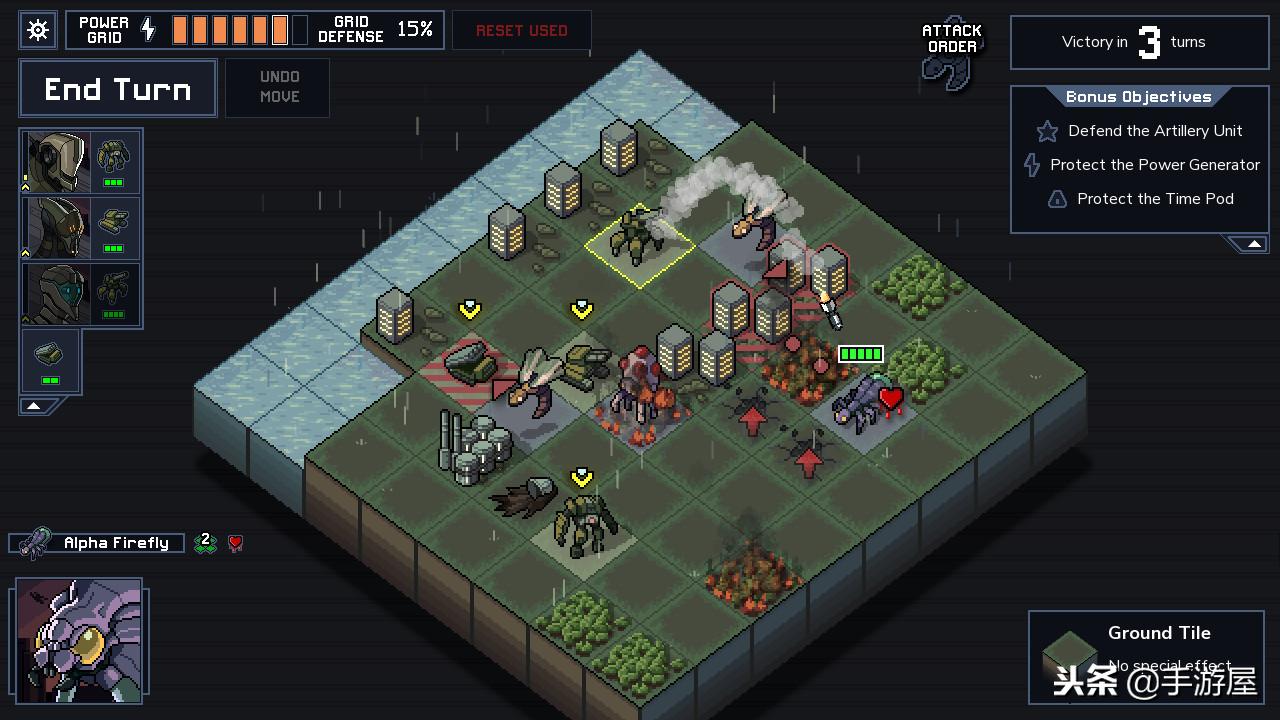Click the star icon for Defend the Artillery Unit

1046,131
